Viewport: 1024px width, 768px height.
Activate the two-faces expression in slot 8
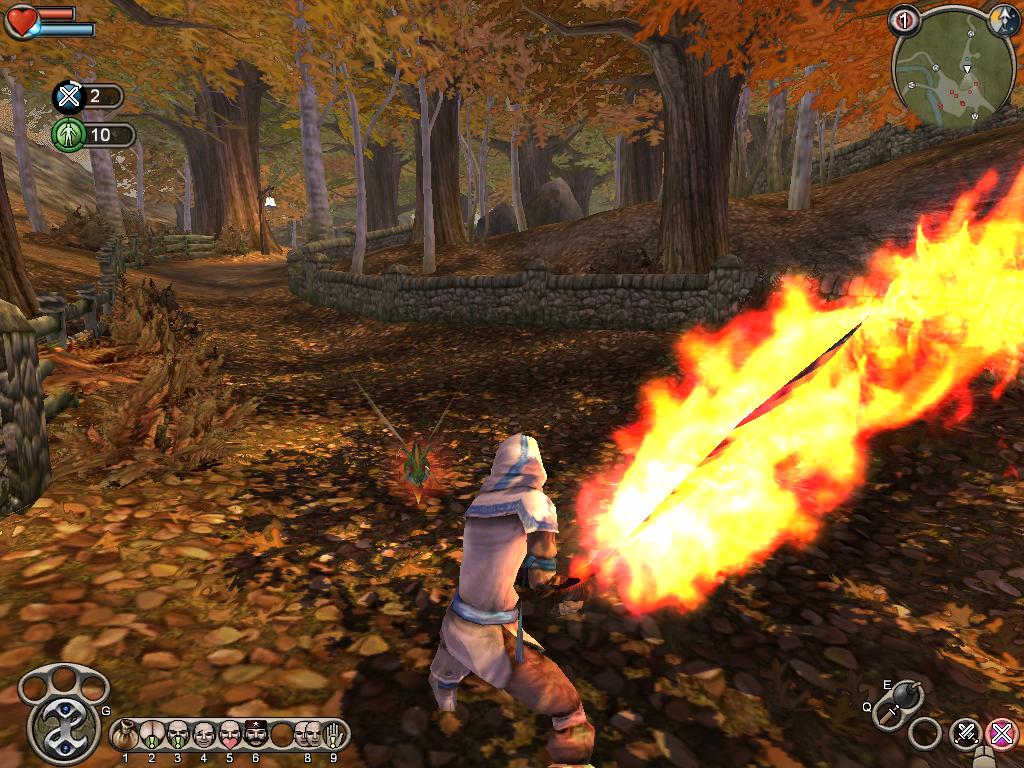[x=307, y=735]
